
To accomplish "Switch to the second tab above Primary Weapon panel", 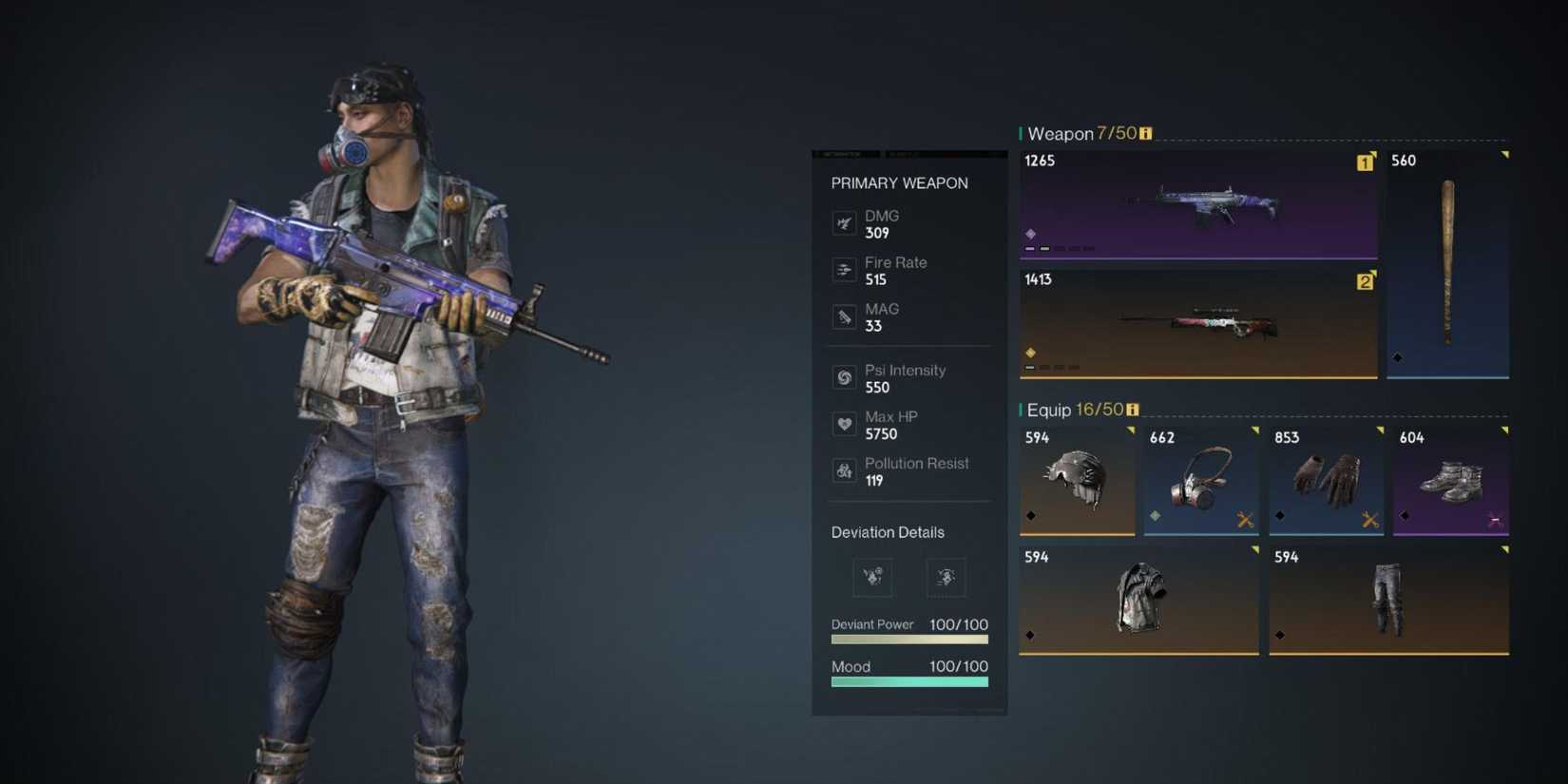I will pos(898,154).
